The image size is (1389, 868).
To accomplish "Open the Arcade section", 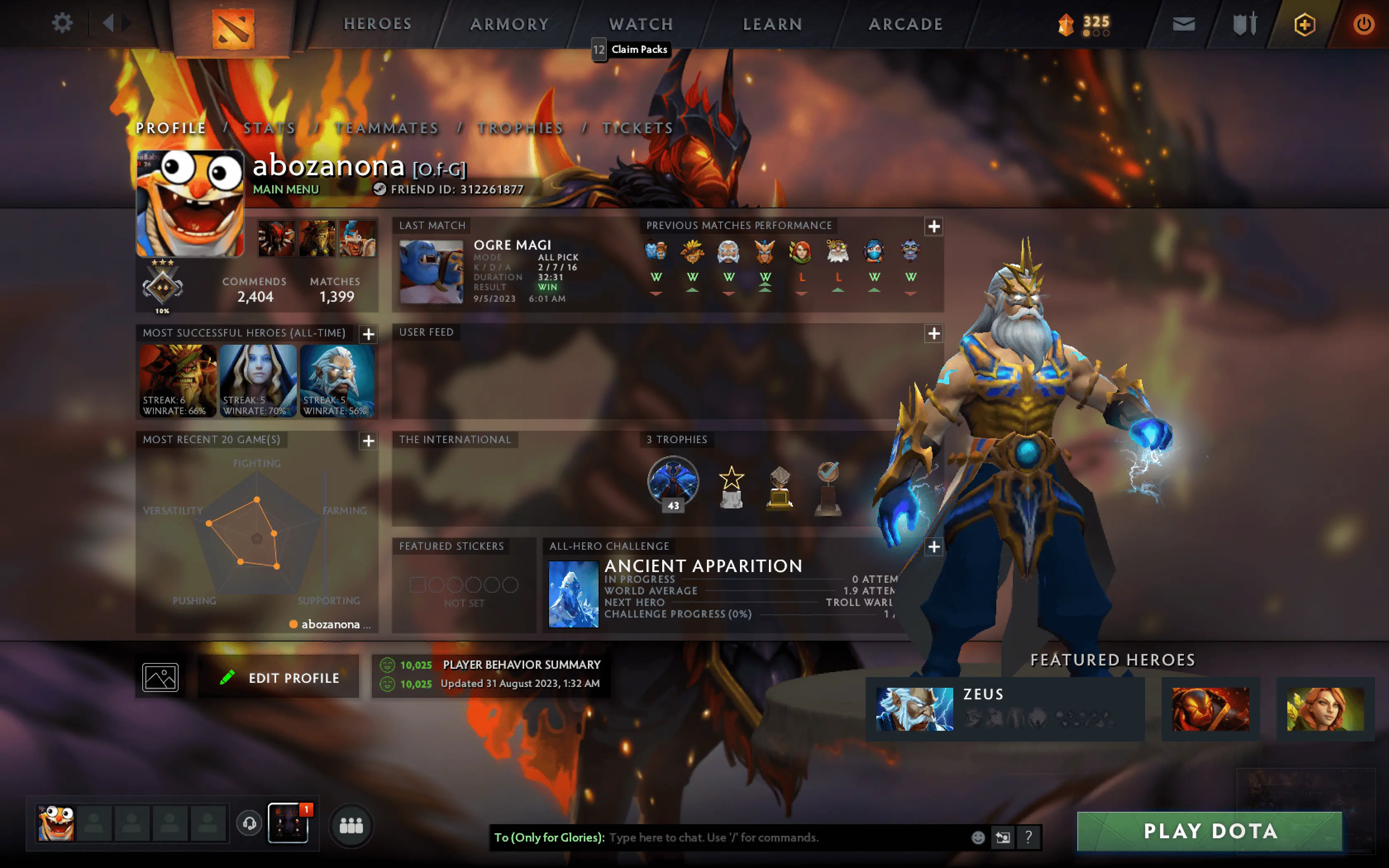I will coord(905,24).
